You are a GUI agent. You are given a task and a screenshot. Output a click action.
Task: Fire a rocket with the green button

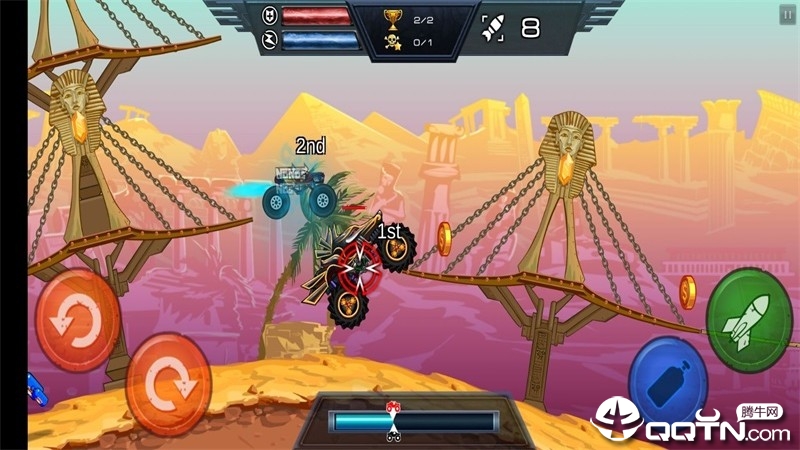pos(749,319)
